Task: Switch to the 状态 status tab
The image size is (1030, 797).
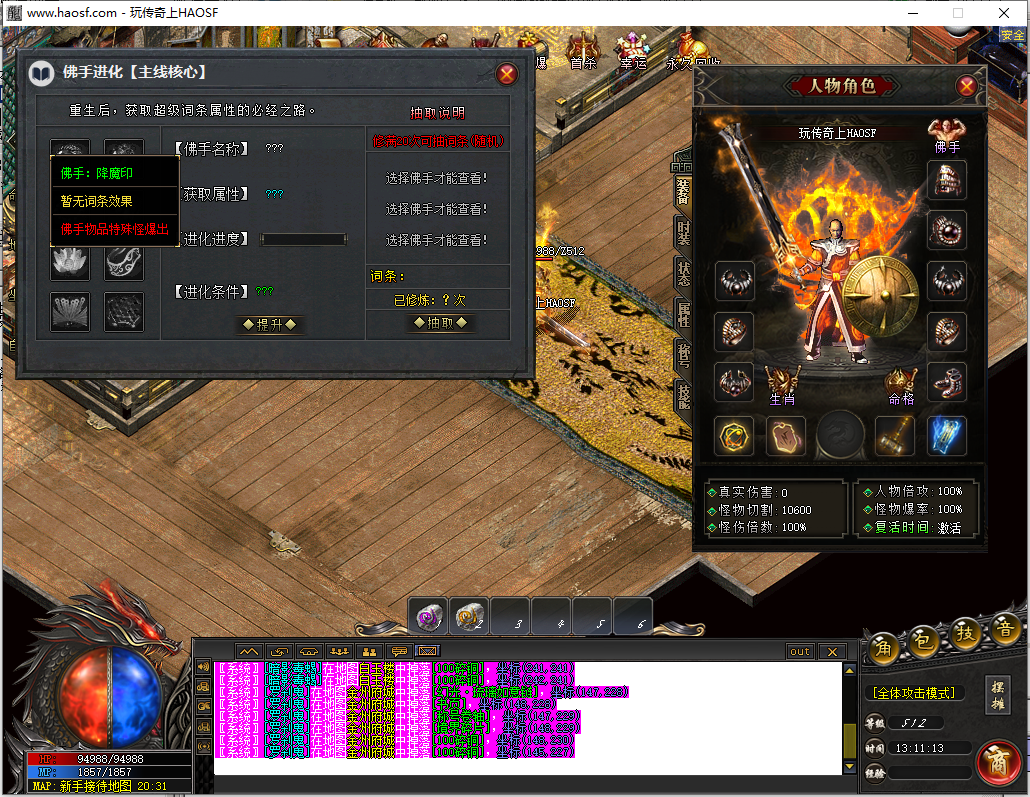Action: coord(683,272)
